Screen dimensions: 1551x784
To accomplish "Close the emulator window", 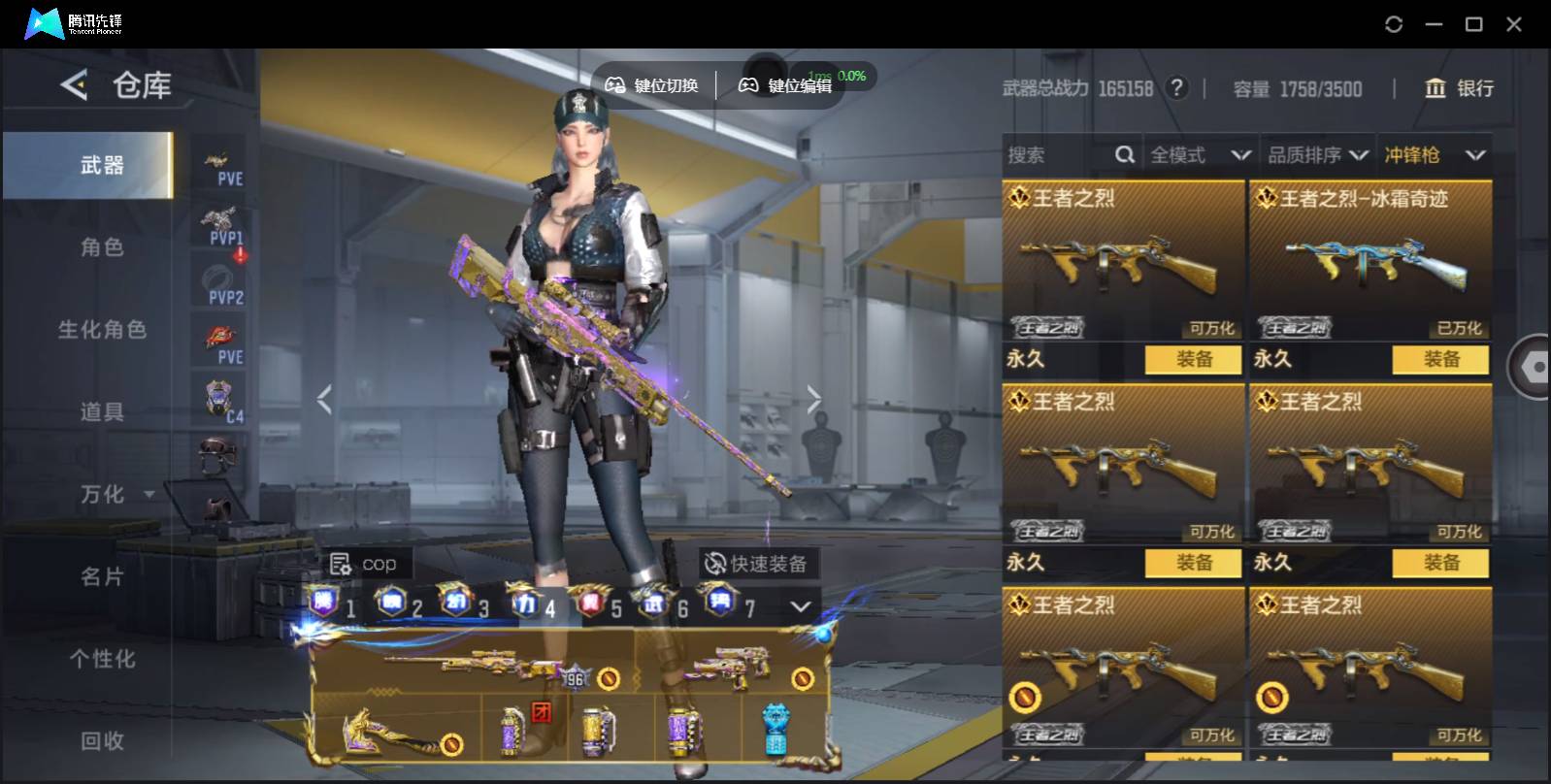I will coord(1514,24).
